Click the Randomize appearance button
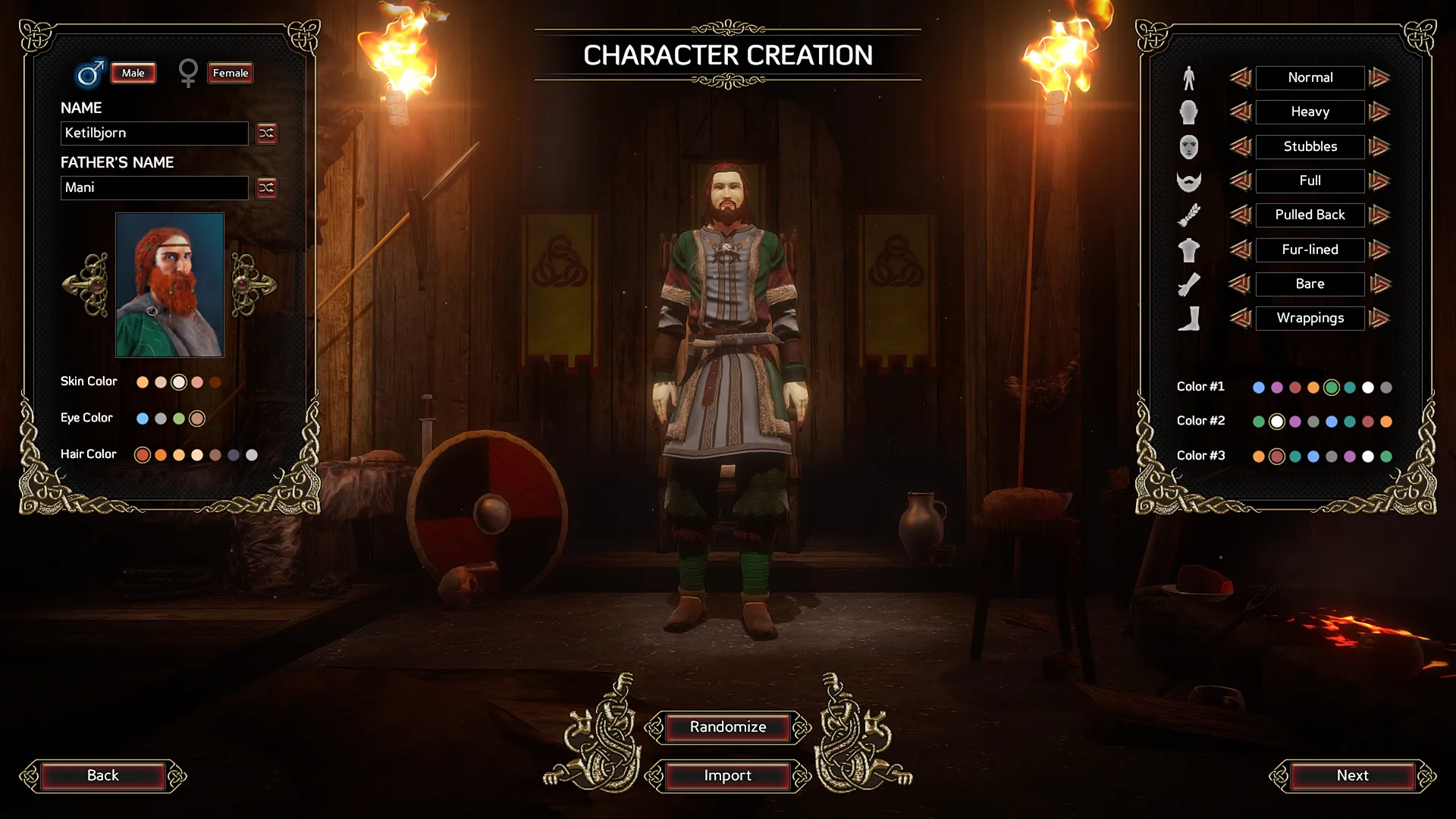 (728, 727)
